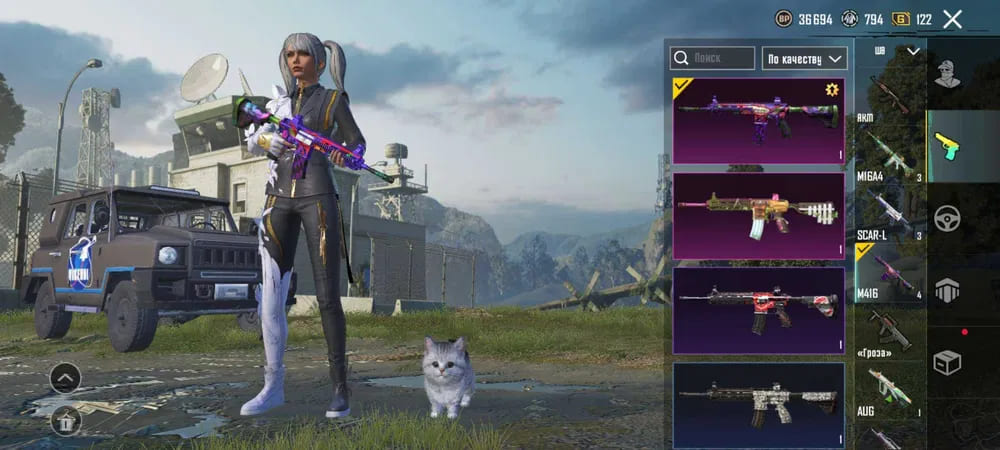Open the vehicle steering wheel tab
This screenshot has height=450, width=1000.
[947, 218]
